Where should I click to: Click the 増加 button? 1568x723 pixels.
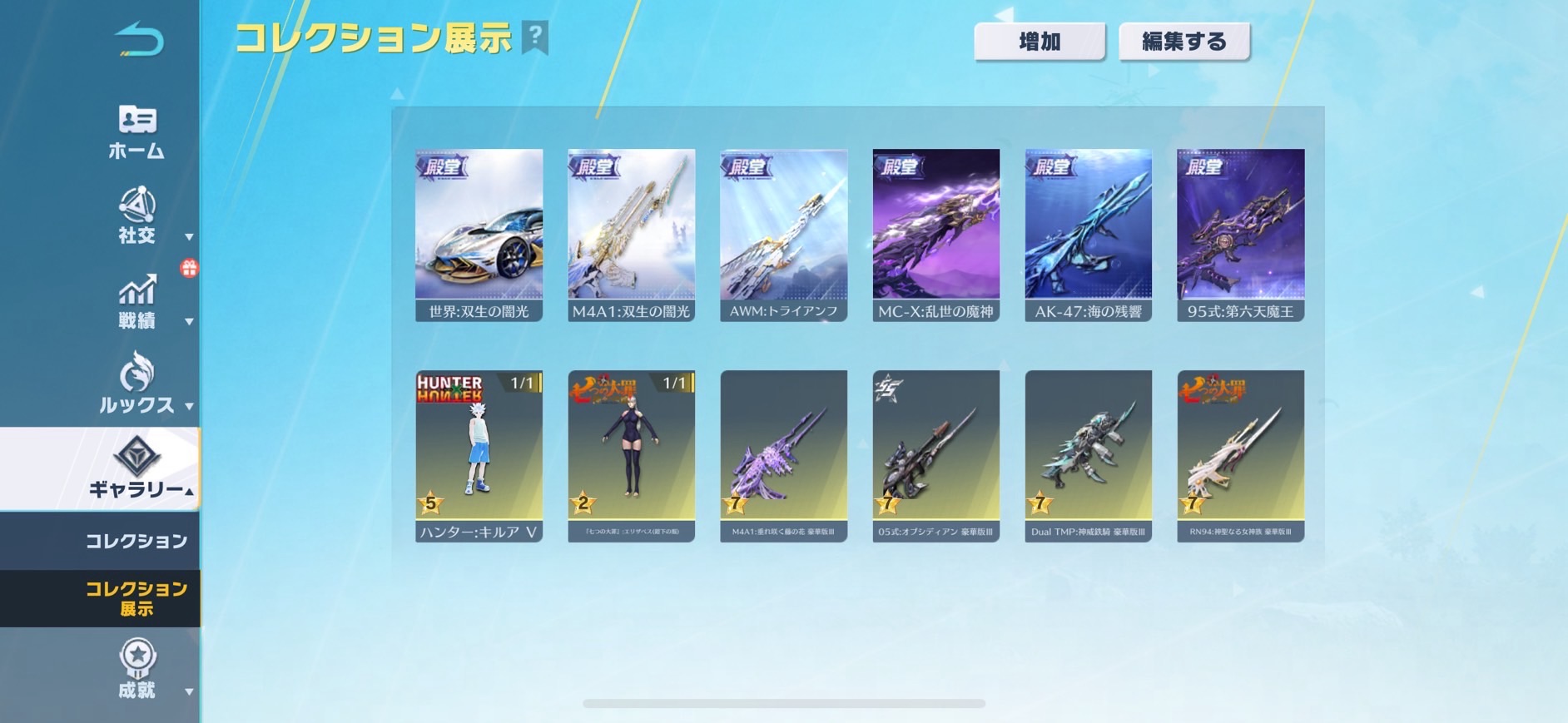[1040, 42]
